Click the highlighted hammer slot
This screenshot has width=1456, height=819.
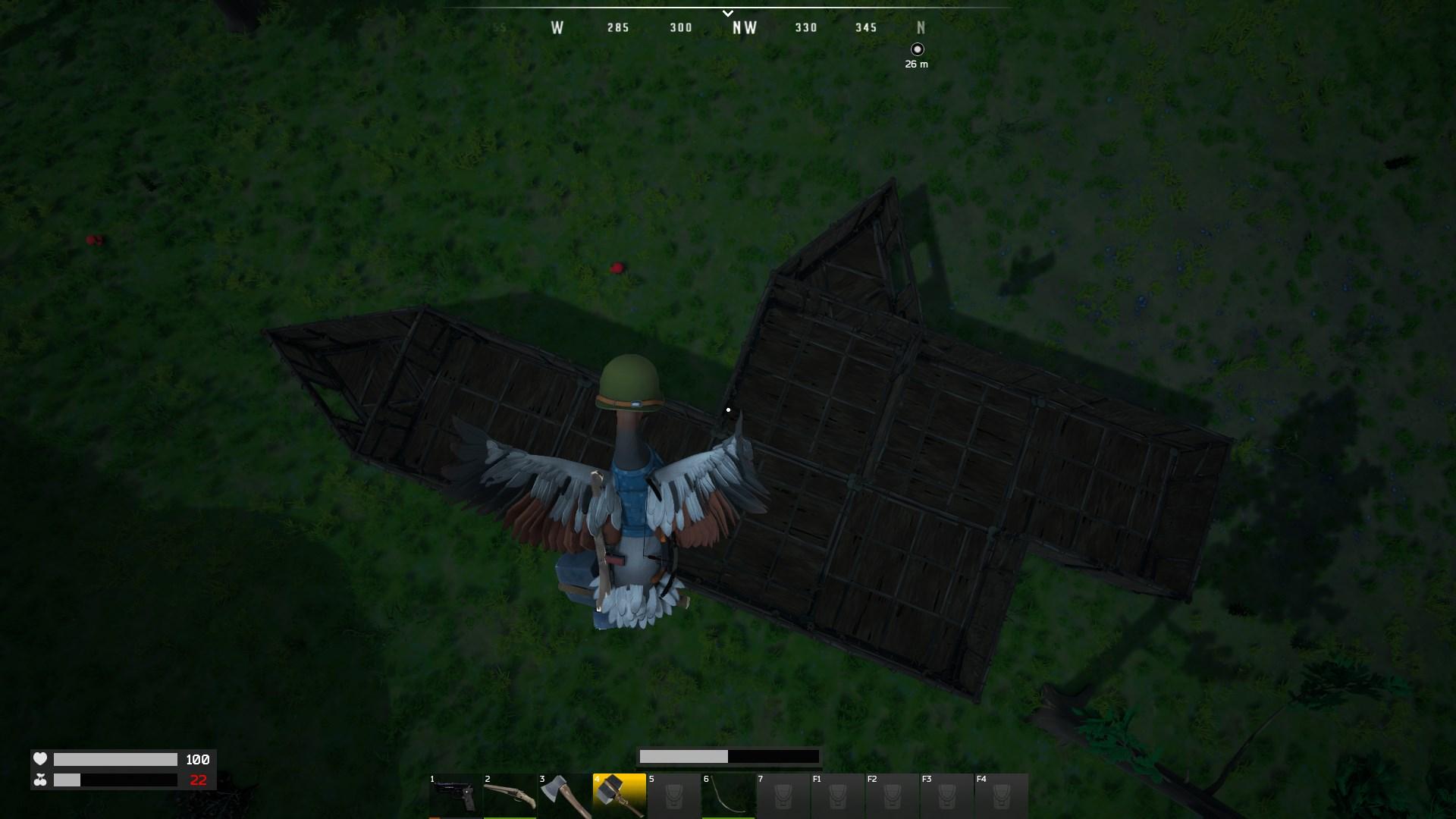tap(619, 796)
